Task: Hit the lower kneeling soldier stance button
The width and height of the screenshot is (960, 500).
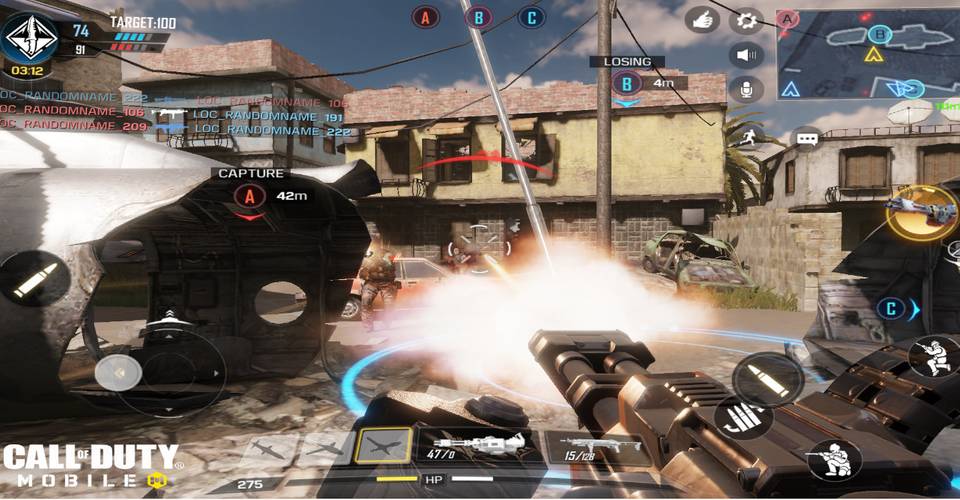Action: coord(832,459)
